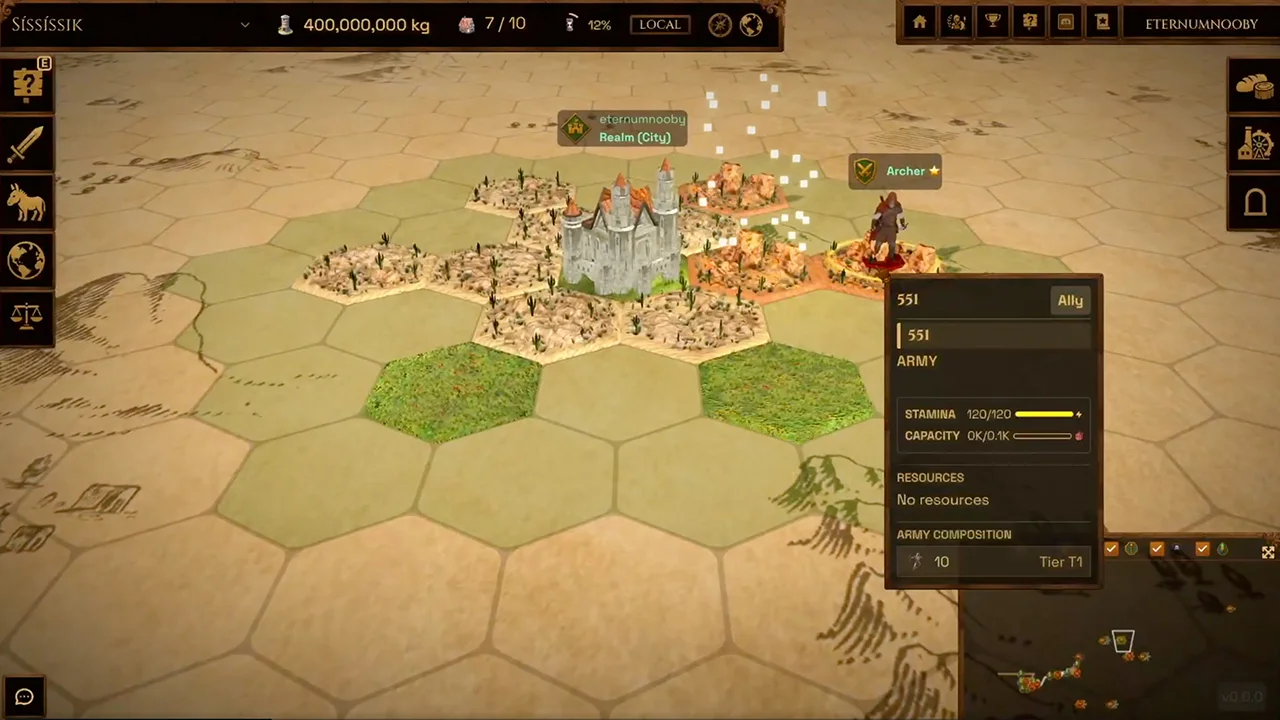
Task: Select the eternumnooby Realm (City) label
Action: (x=622, y=128)
